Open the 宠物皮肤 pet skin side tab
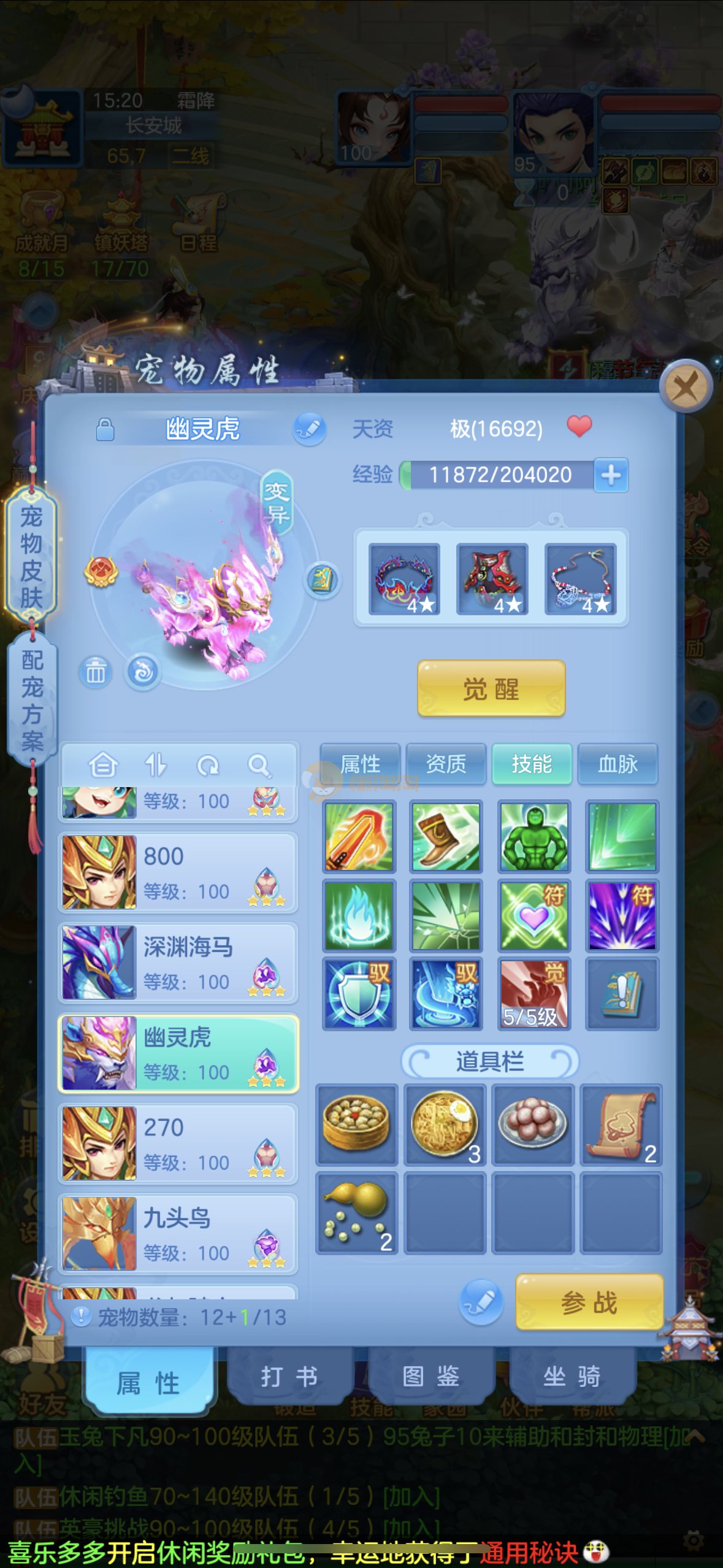 pyautogui.click(x=31, y=556)
